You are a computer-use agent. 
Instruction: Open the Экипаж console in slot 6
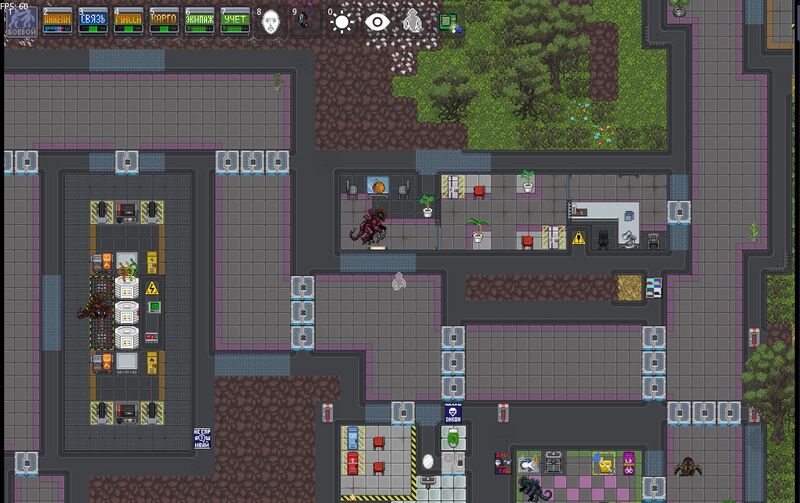click(x=199, y=22)
